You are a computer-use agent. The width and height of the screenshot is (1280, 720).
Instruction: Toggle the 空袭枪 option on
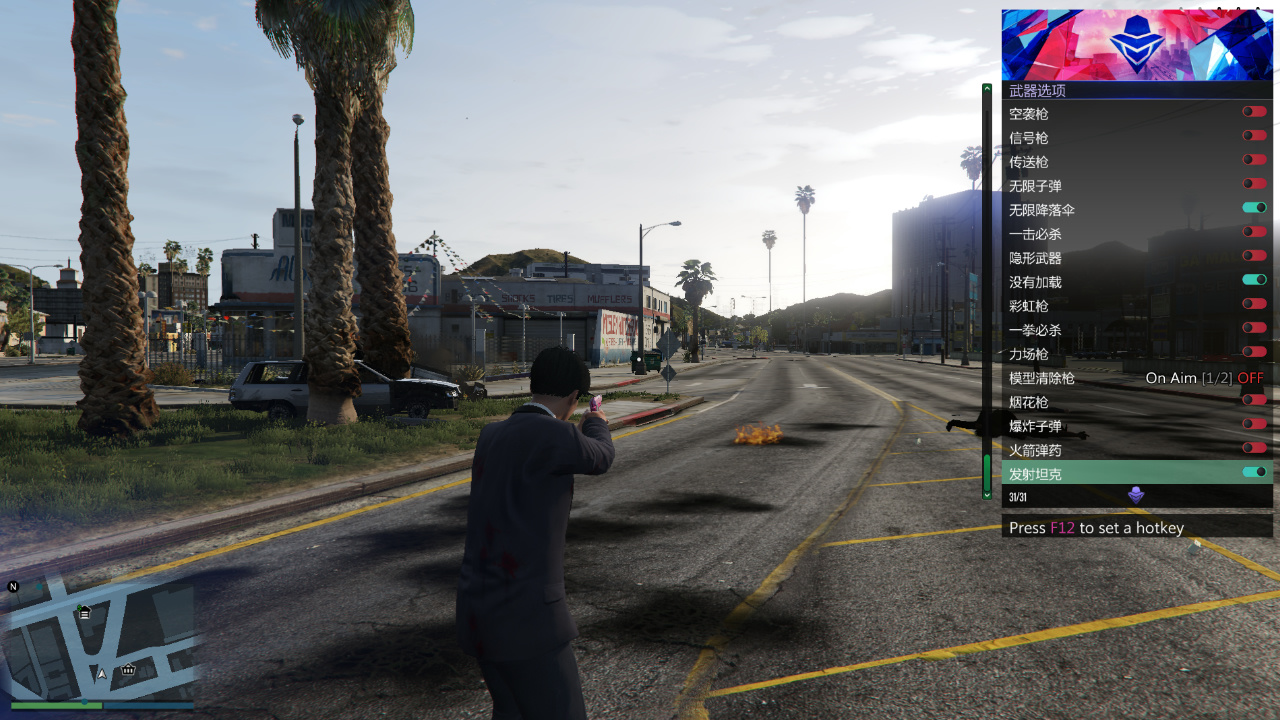tap(1254, 112)
